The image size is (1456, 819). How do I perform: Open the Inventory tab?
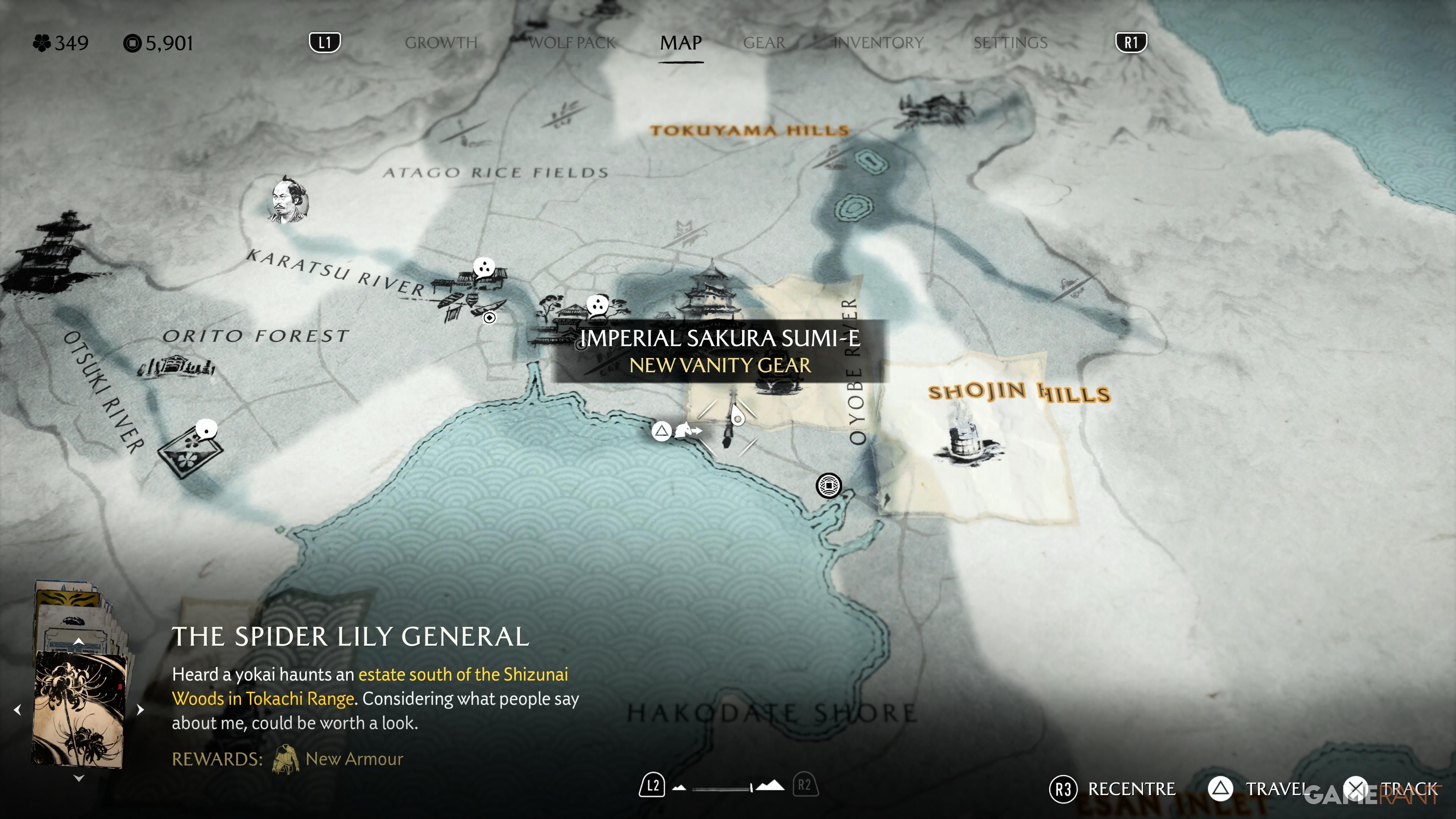[x=879, y=43]
